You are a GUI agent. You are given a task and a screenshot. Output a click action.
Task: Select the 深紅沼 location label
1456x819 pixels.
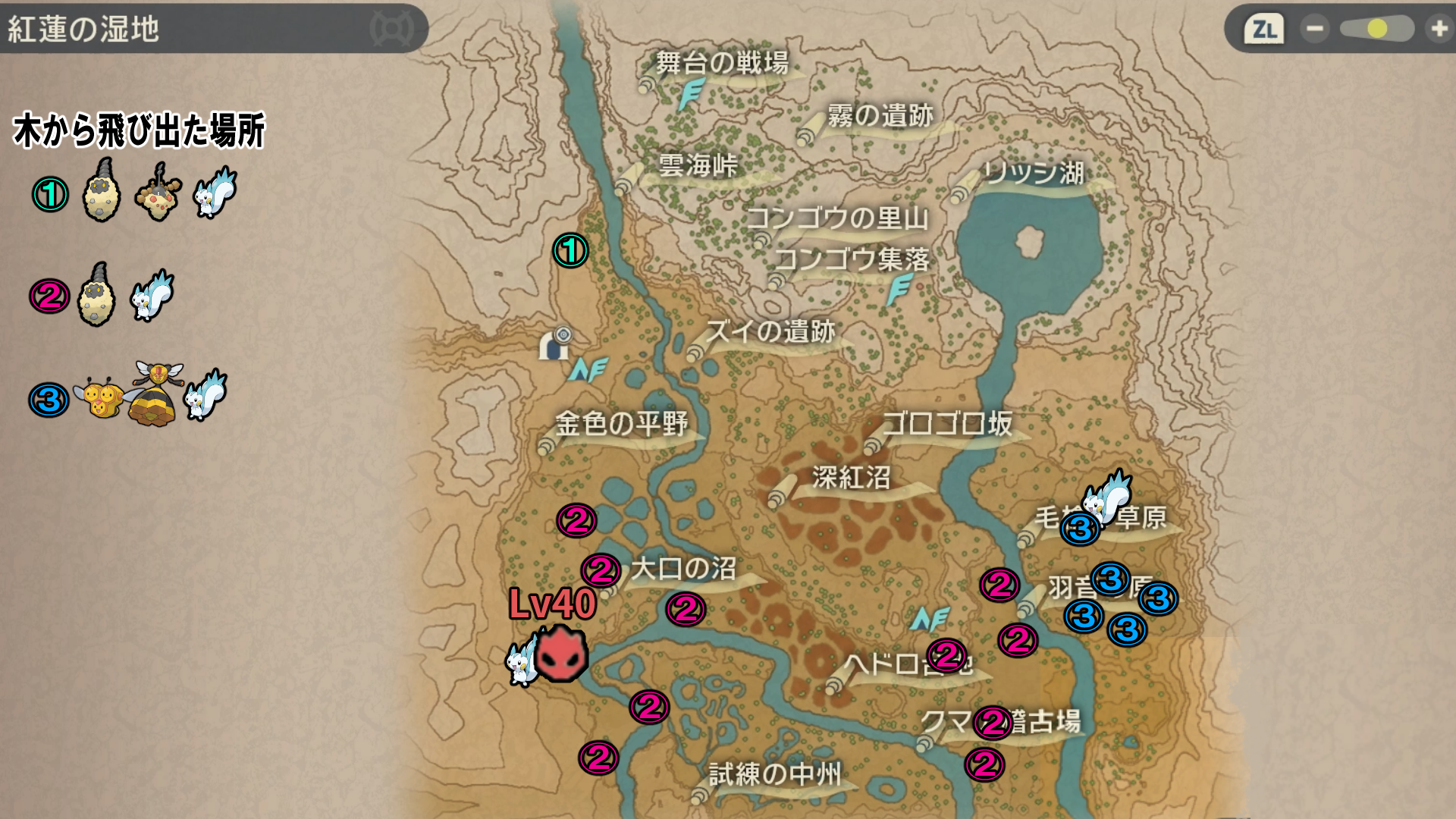click(851, 478)
